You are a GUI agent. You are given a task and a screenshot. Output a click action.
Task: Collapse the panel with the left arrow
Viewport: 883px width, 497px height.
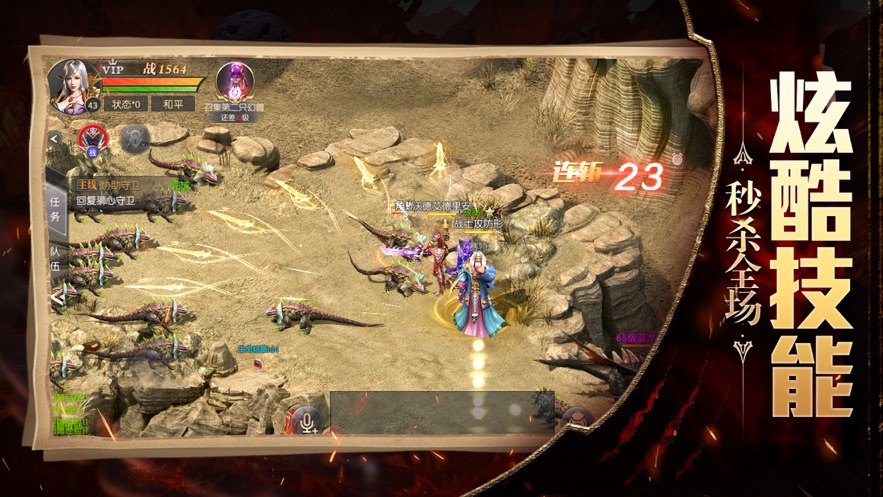pos(54,139)
